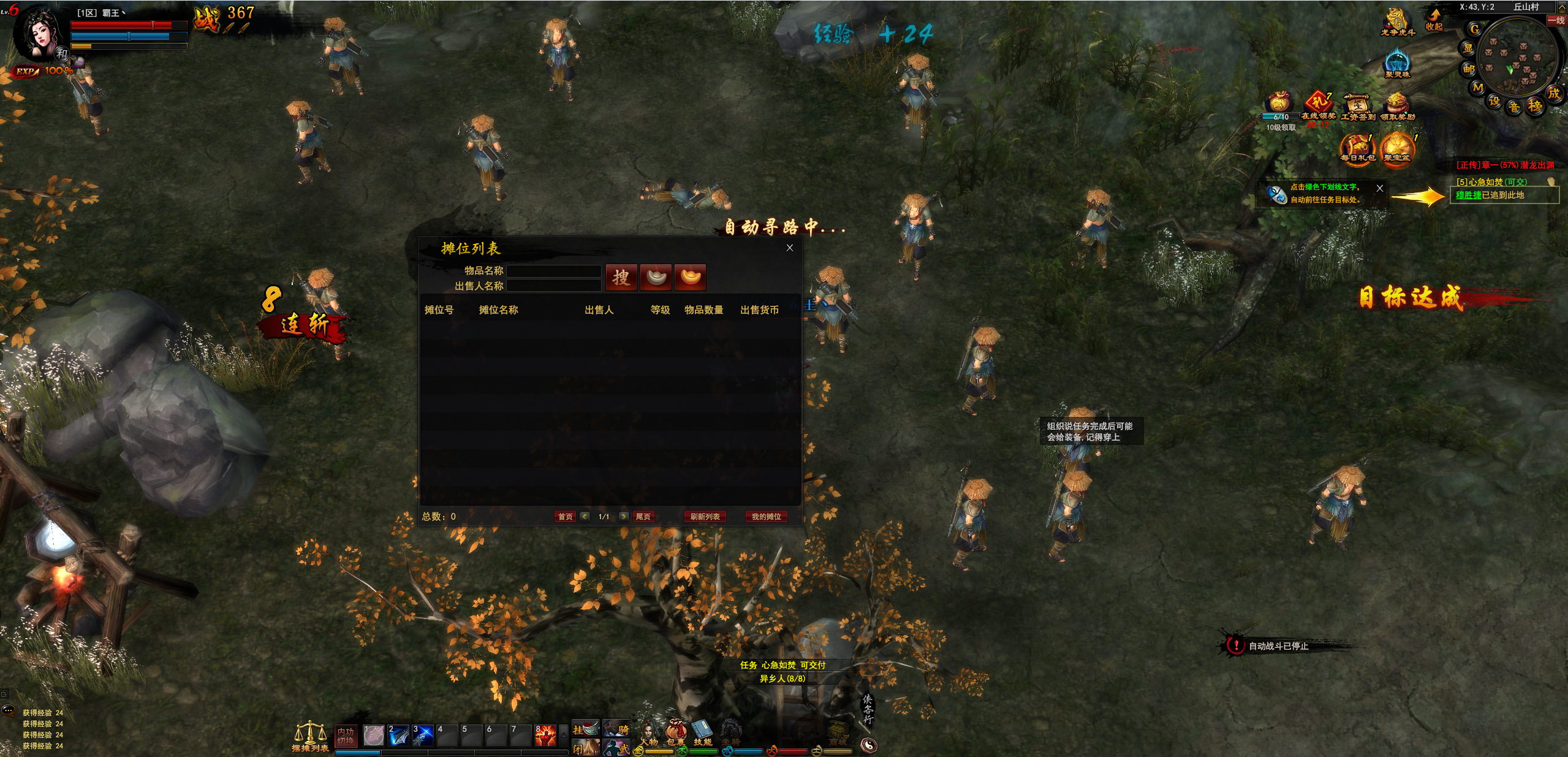Filter by gold ingot currency
The height and width of the screenshot is (757, 1568).
[x=690, y=278]
